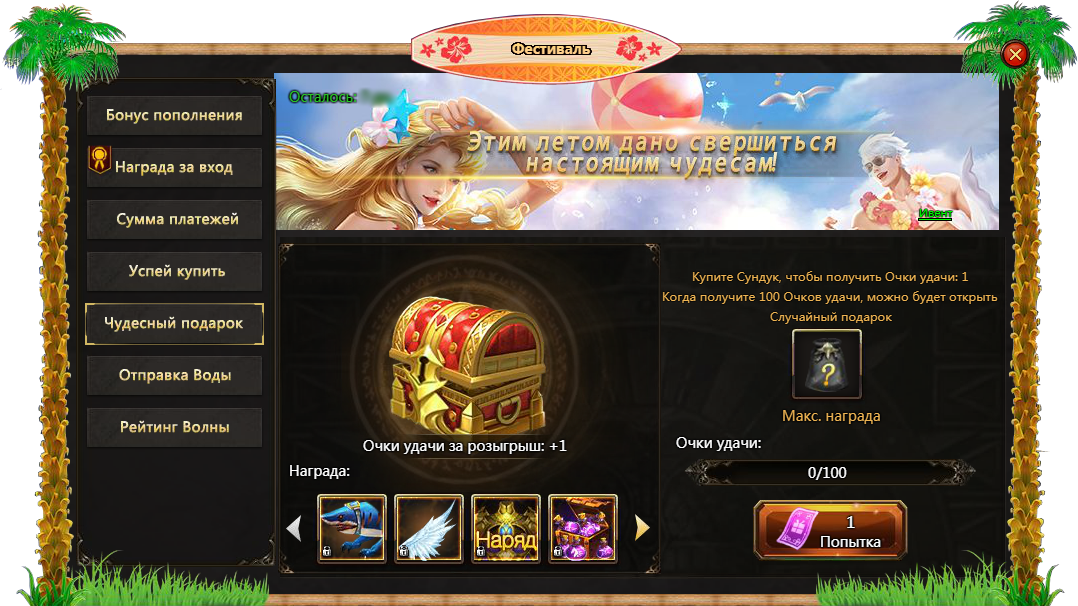Show the Рейтинг Волны tab

click(174, 427)
